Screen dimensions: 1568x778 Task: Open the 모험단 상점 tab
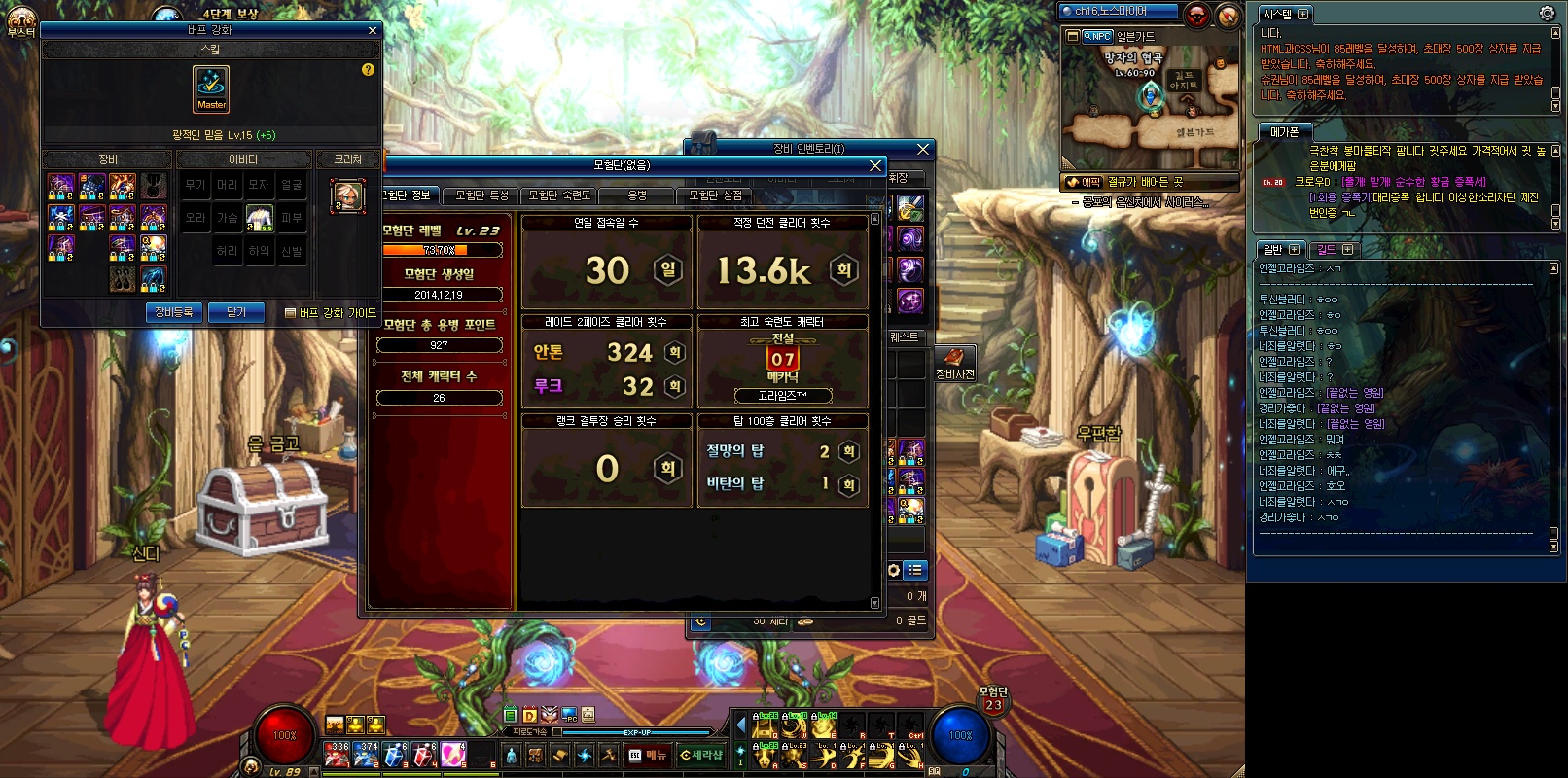tap(715, 195)
